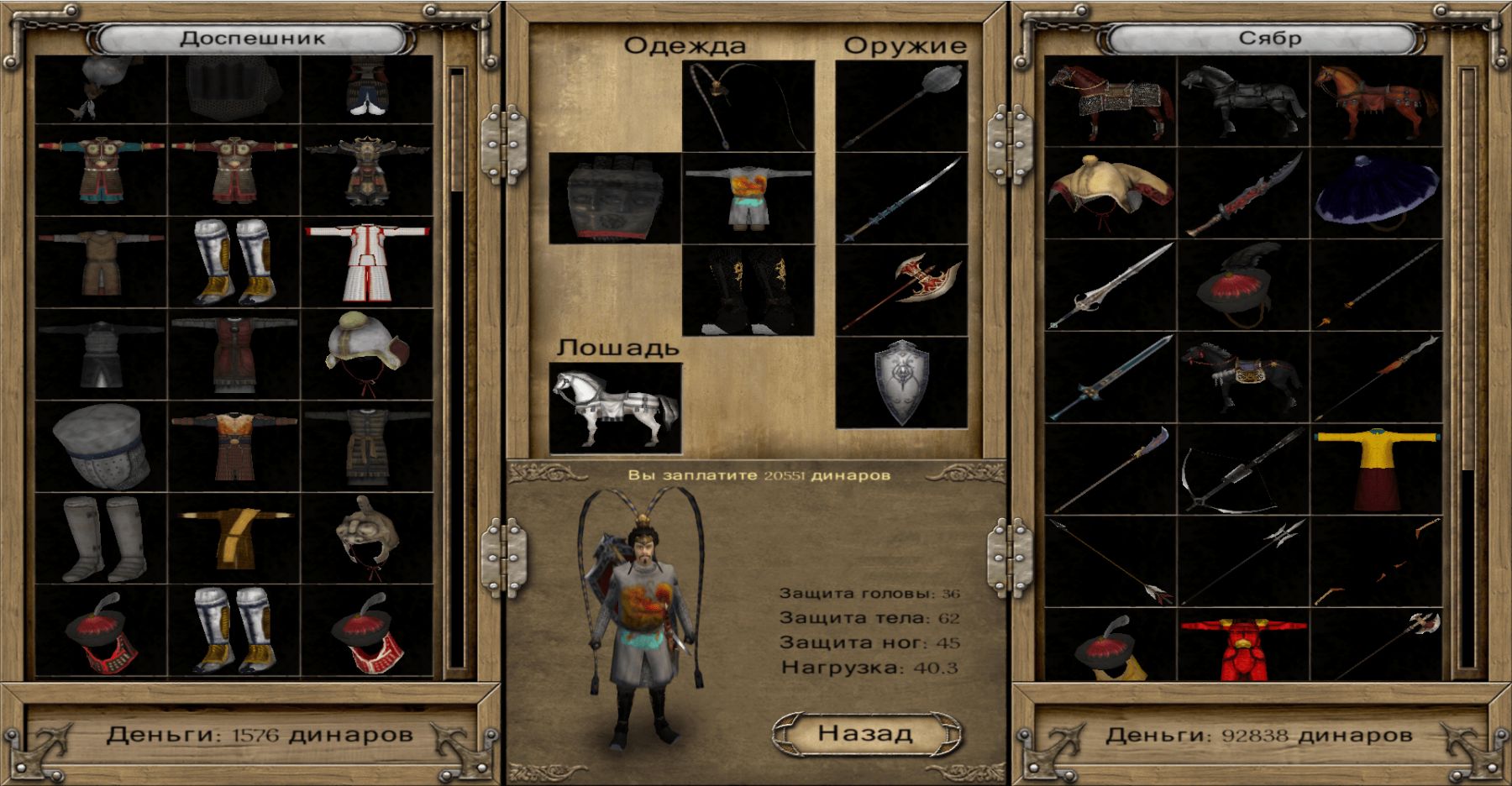Select the equipped long-feathered headdress slot
The width and height of the screenshot is (1512, 786).
coord(748,107)
